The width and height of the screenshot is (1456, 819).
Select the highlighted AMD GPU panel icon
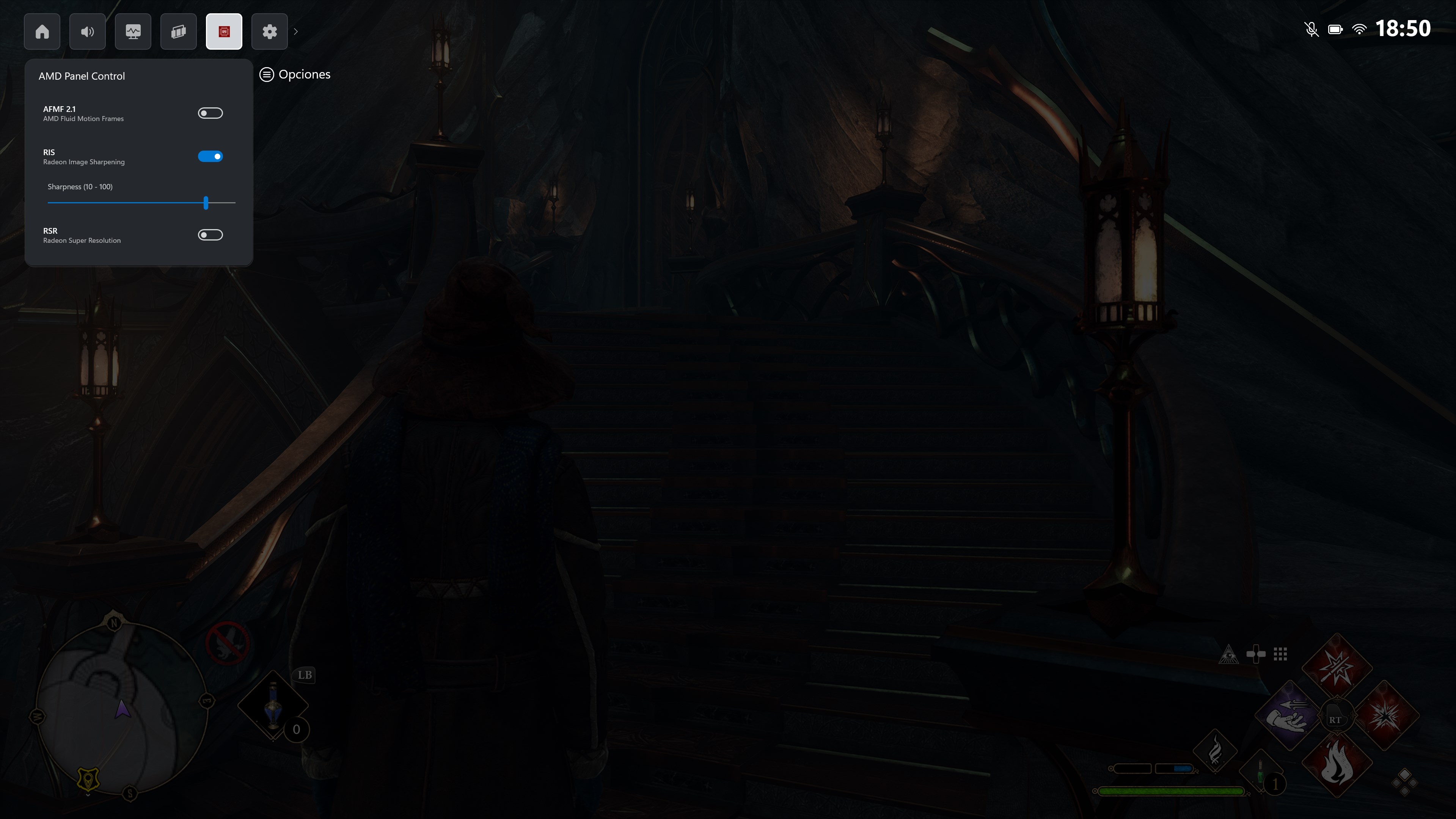(x=224, y=31)
